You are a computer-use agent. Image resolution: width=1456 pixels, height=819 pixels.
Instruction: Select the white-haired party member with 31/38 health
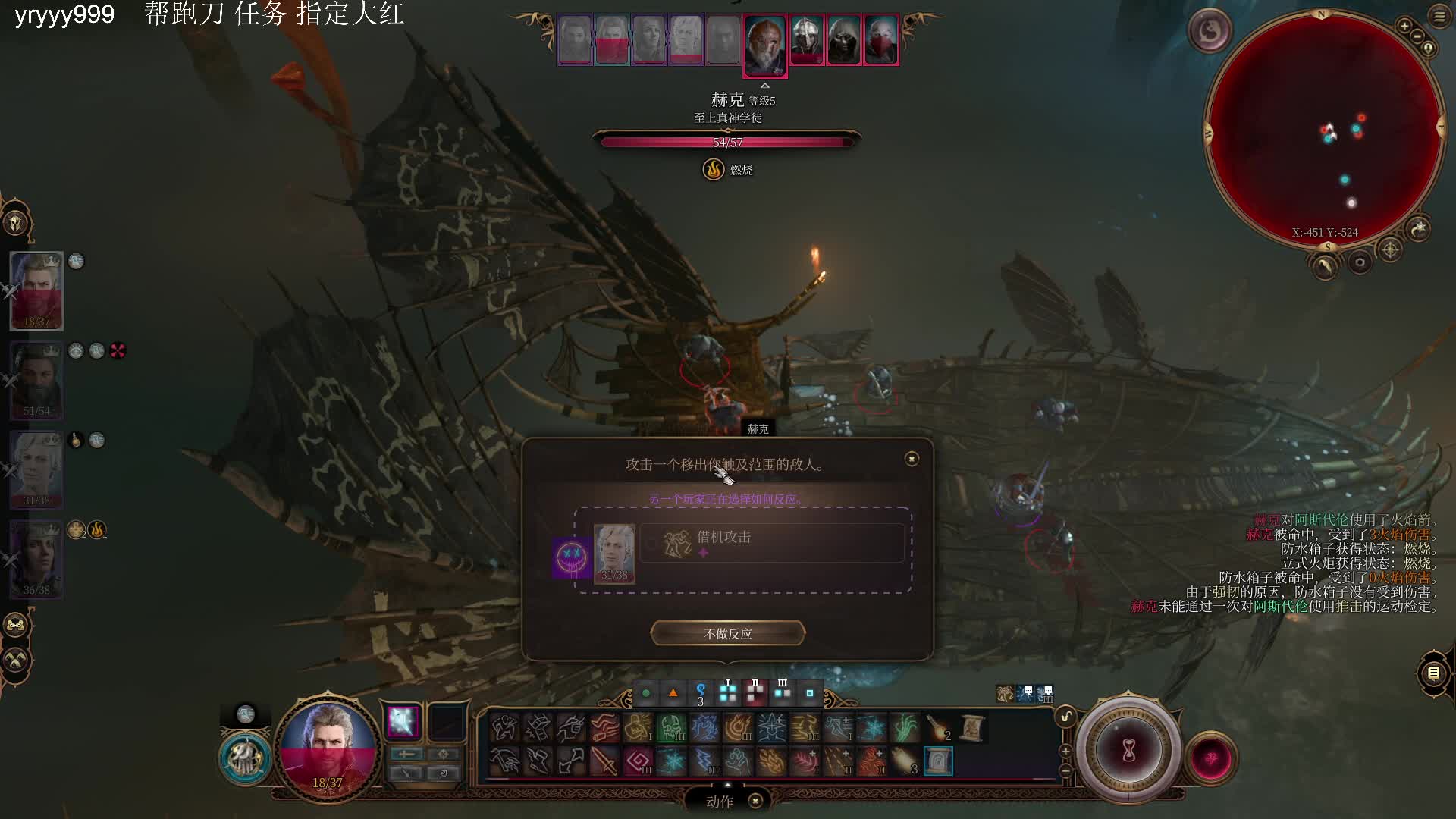[36, 469]
